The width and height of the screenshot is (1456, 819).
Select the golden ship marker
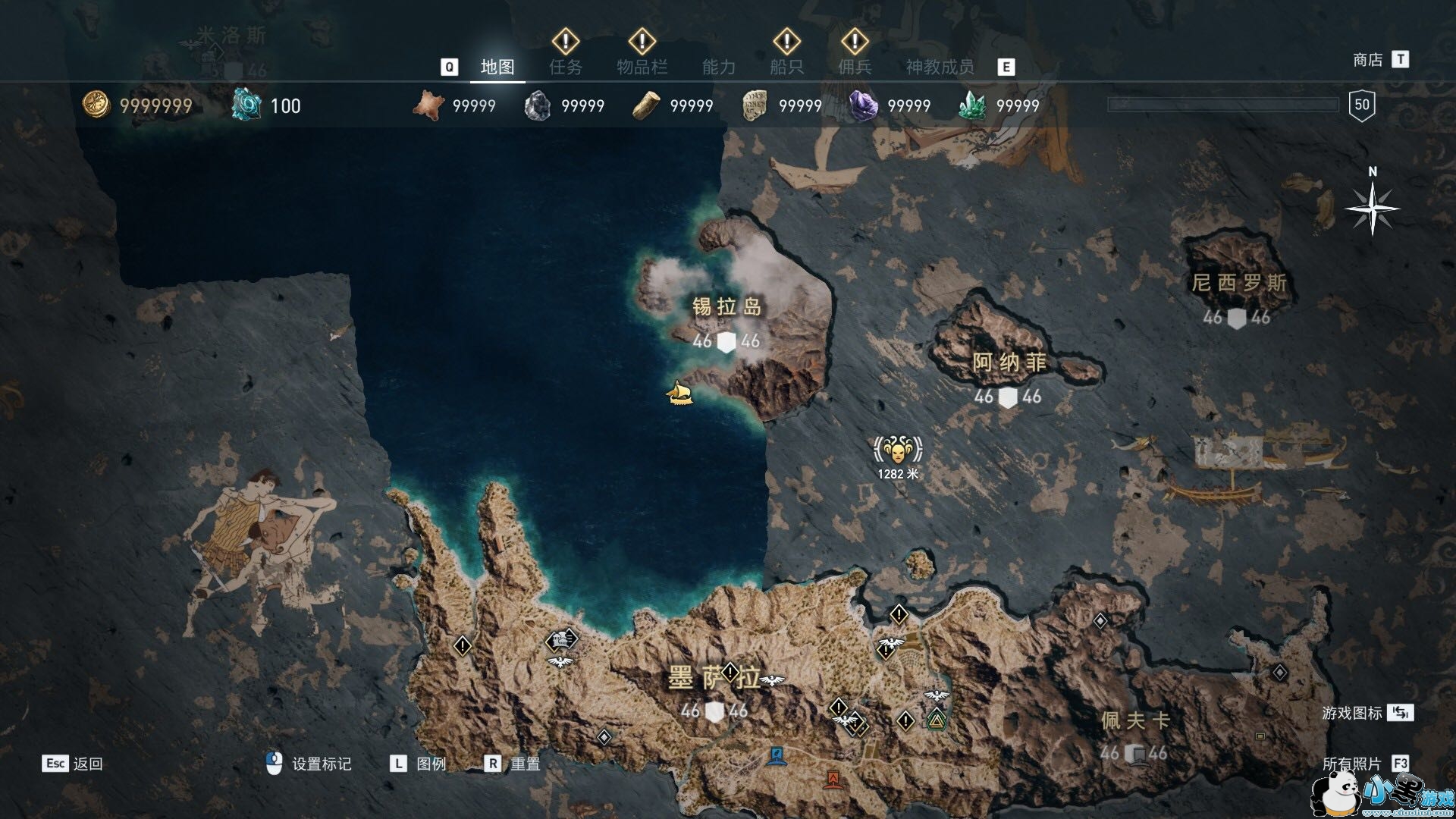[679, 394]
